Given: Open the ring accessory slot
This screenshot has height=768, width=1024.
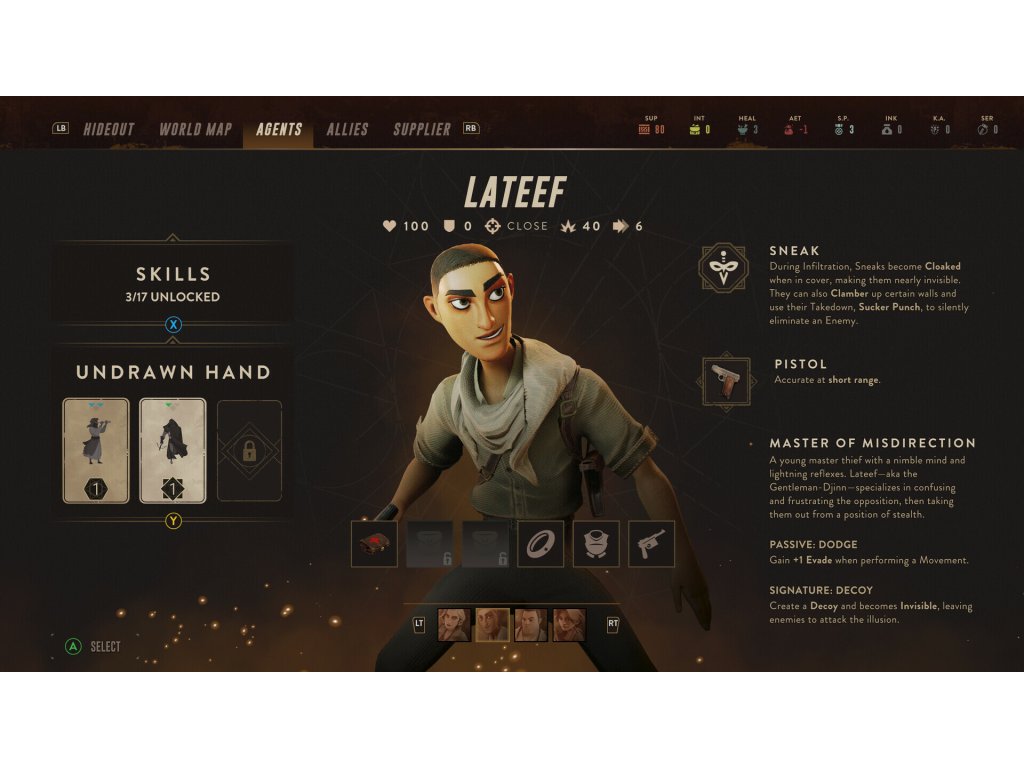Looking at the screenshot, I should coord(540,544).
